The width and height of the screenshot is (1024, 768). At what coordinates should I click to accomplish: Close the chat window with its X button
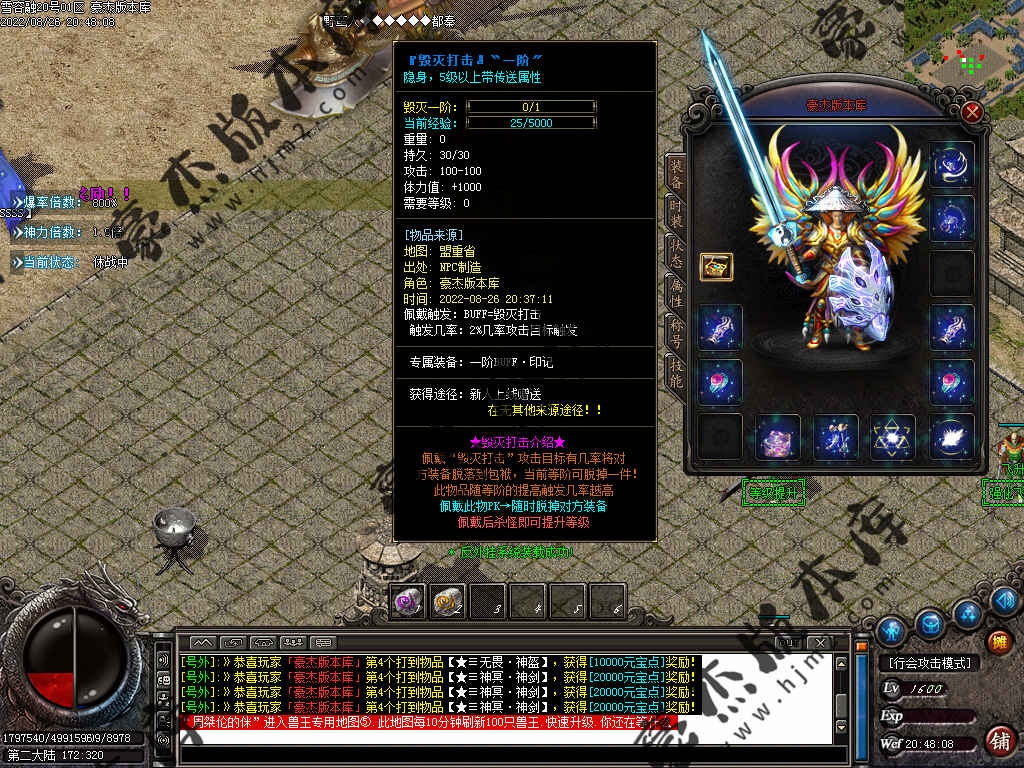pyautogui.click(x=821, y=641)
